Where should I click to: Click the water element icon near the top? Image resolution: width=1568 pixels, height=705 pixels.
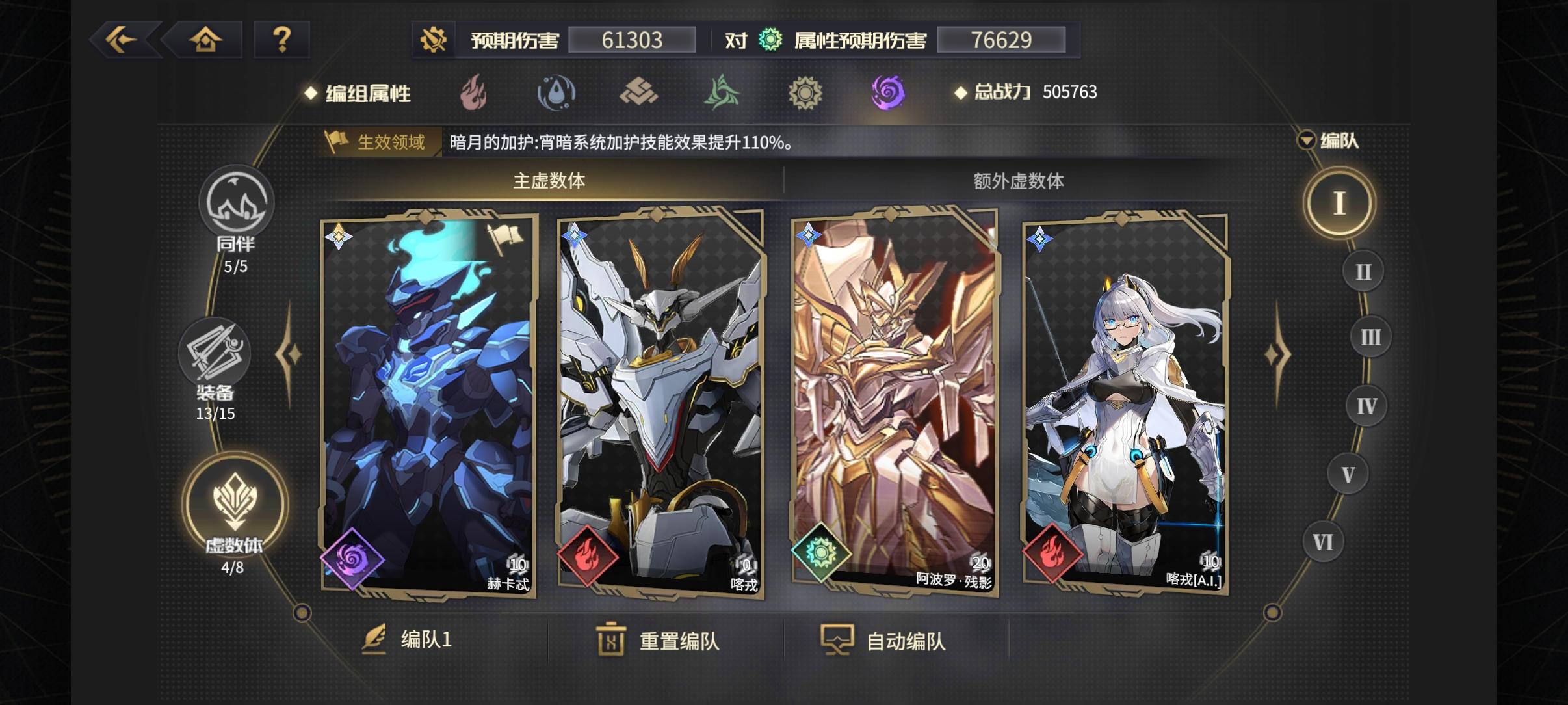click(x=558, y=92)
